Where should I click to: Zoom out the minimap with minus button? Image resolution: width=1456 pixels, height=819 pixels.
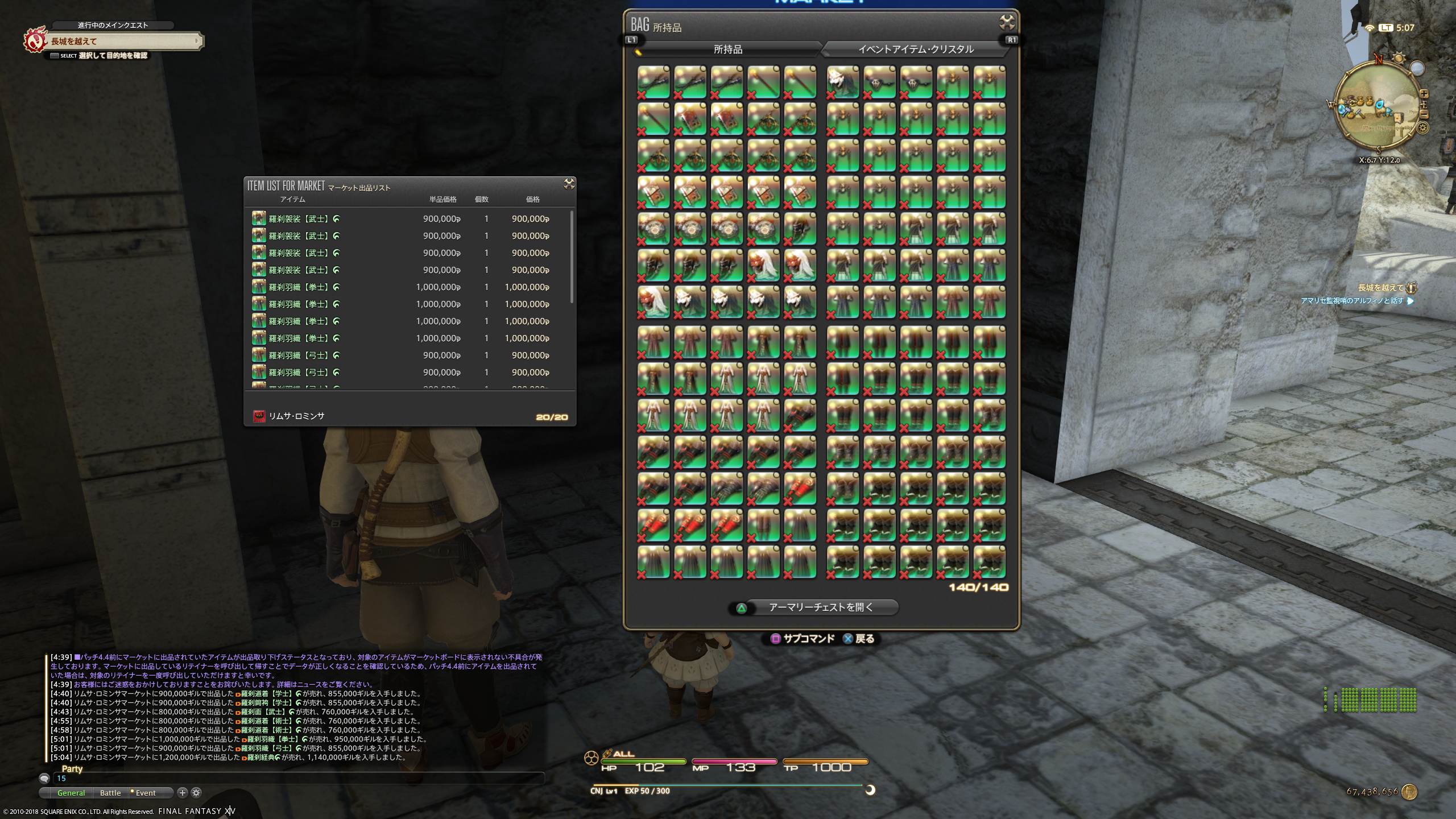click(x=1424, y=114)
